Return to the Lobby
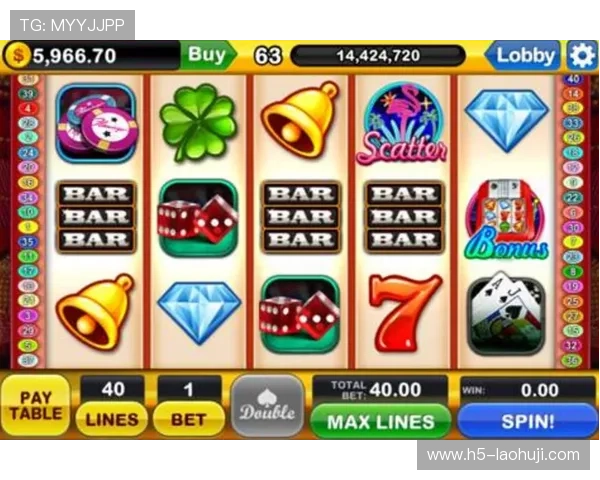 524,55
